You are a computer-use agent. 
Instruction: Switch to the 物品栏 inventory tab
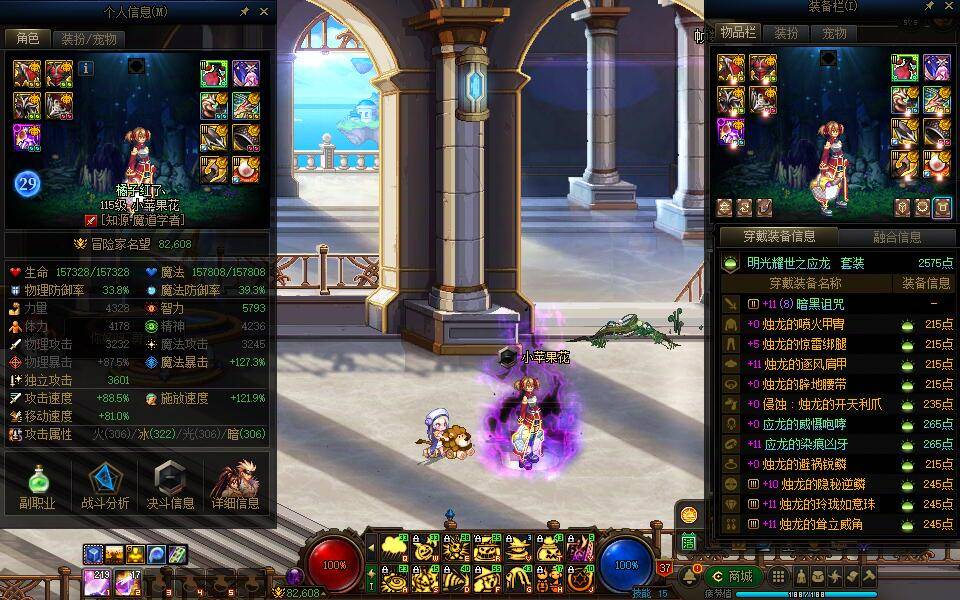[x=740, y=33]
